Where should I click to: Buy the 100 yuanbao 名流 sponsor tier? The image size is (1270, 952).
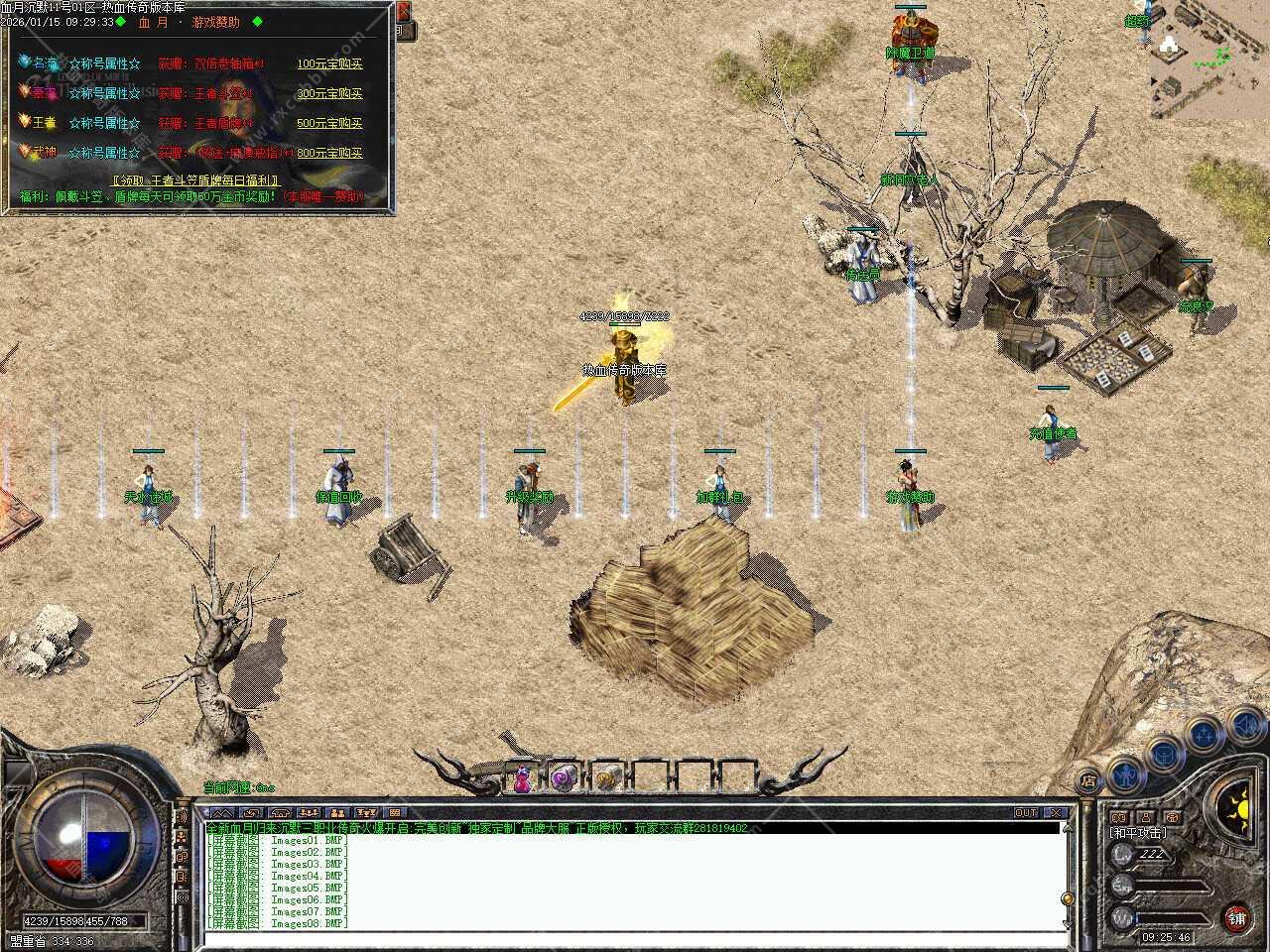(x=329, y=63)
